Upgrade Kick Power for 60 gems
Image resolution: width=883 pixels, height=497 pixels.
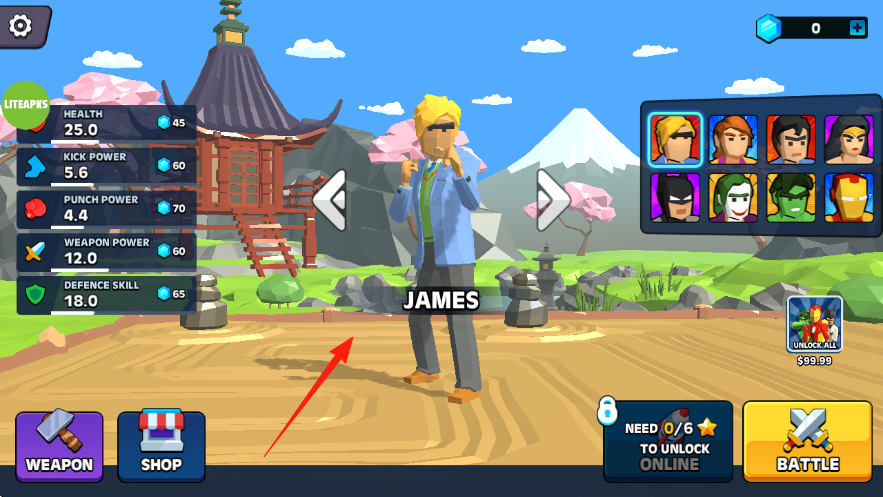coord(171,165)
